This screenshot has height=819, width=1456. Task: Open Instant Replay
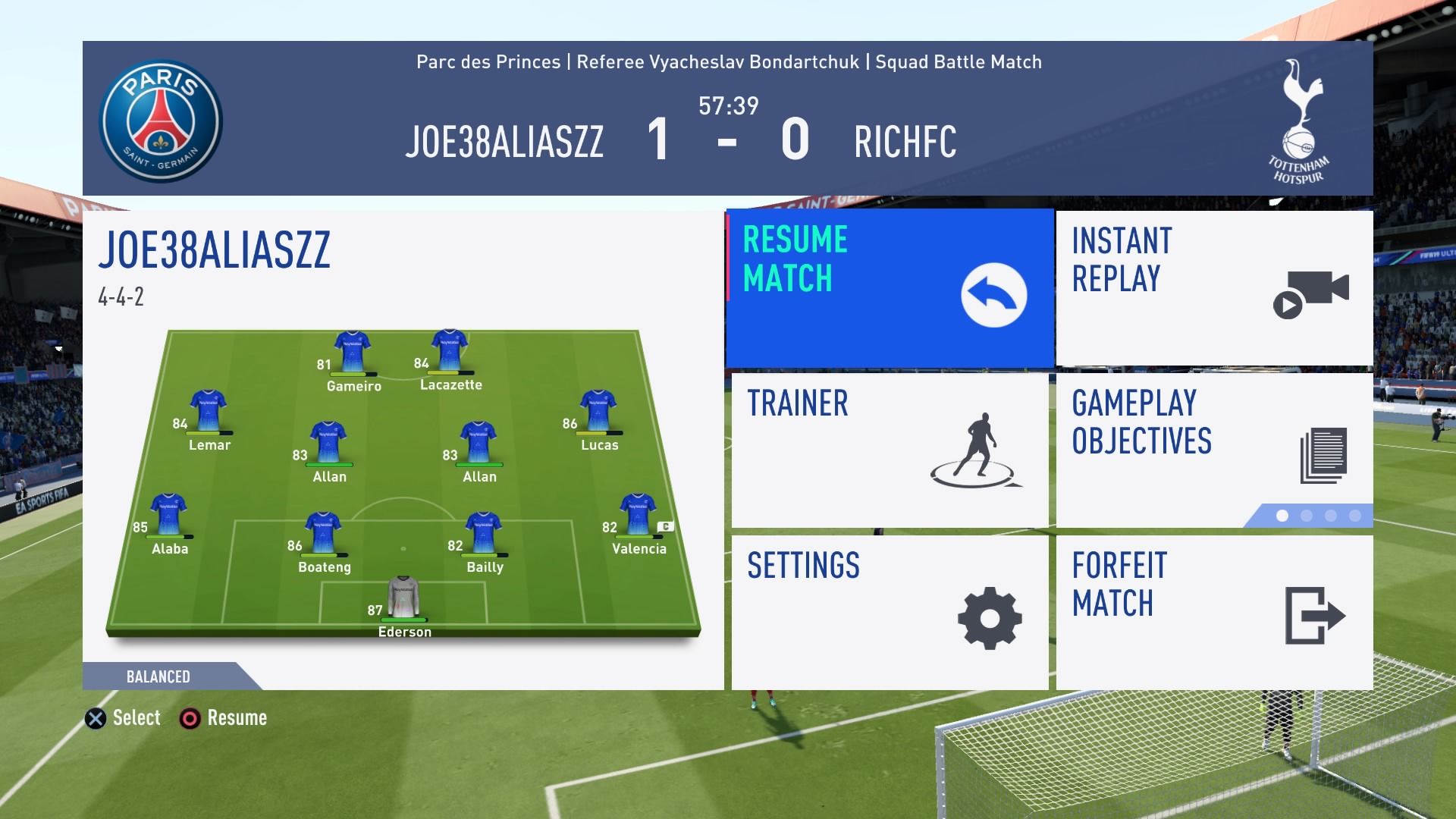1214,289
